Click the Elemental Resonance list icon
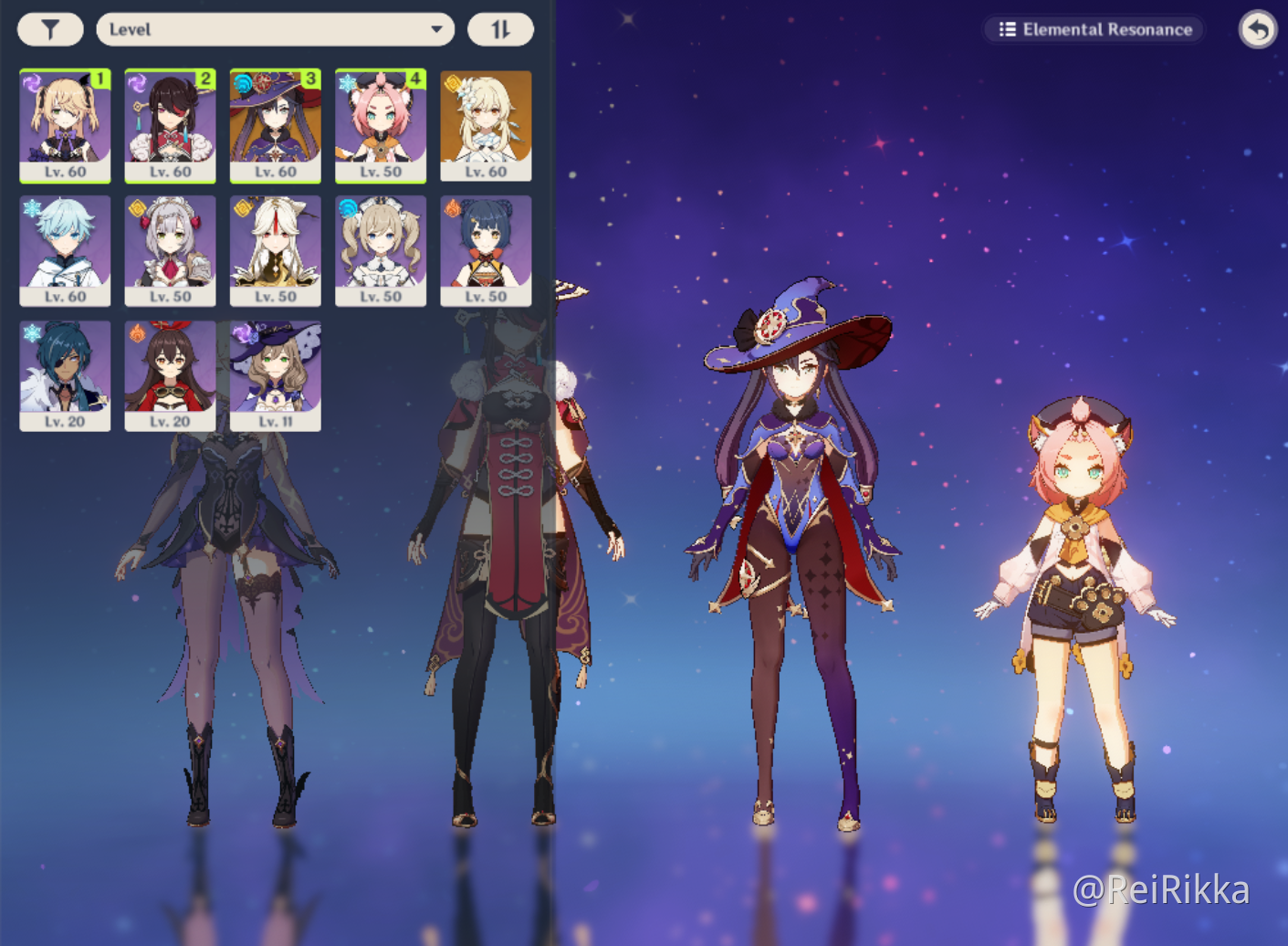The height and width of the screenshot is (946, 1288). [1008, 28]
